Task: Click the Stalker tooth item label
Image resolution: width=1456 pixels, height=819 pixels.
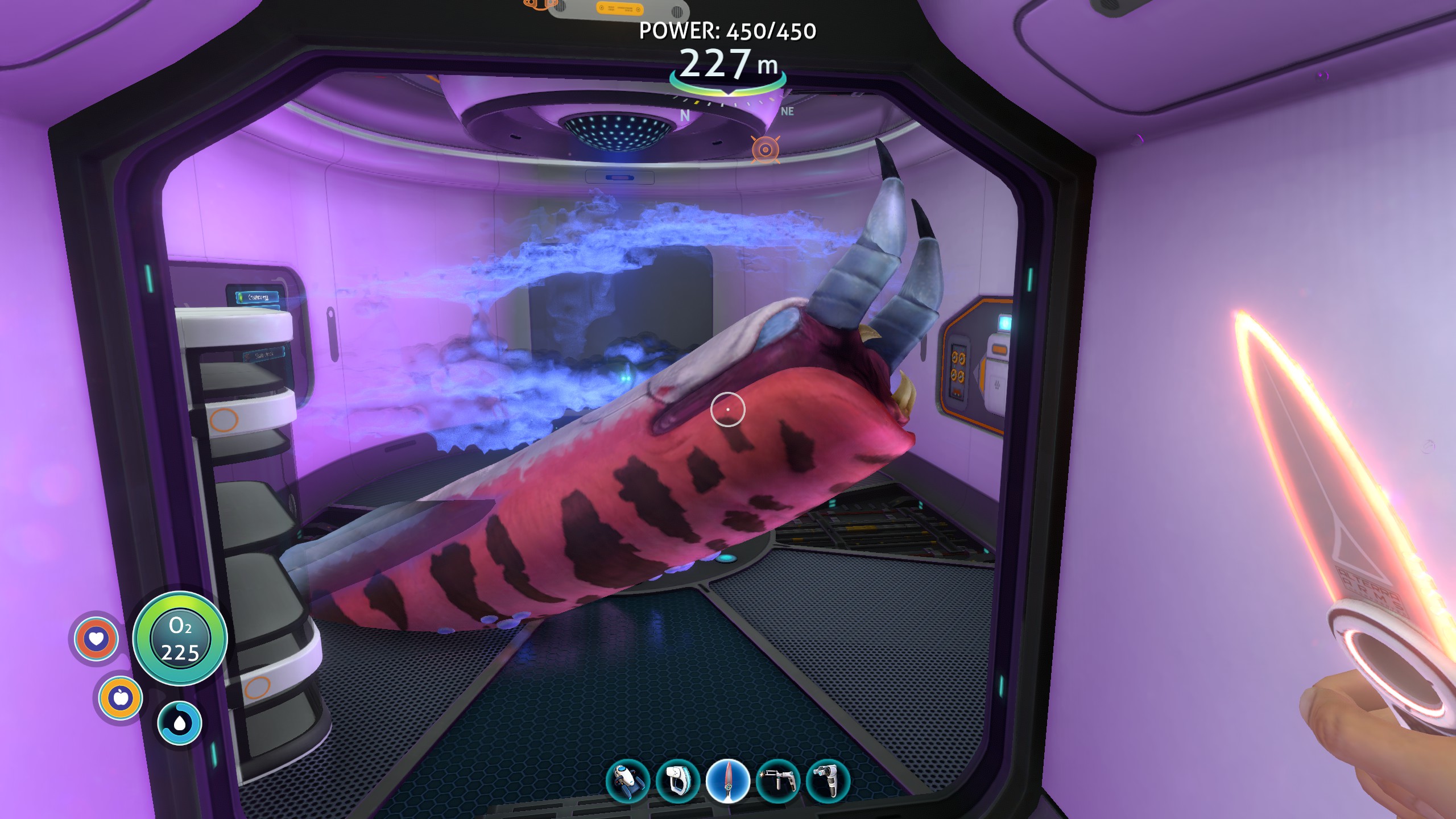Action: tap(264, 354)
